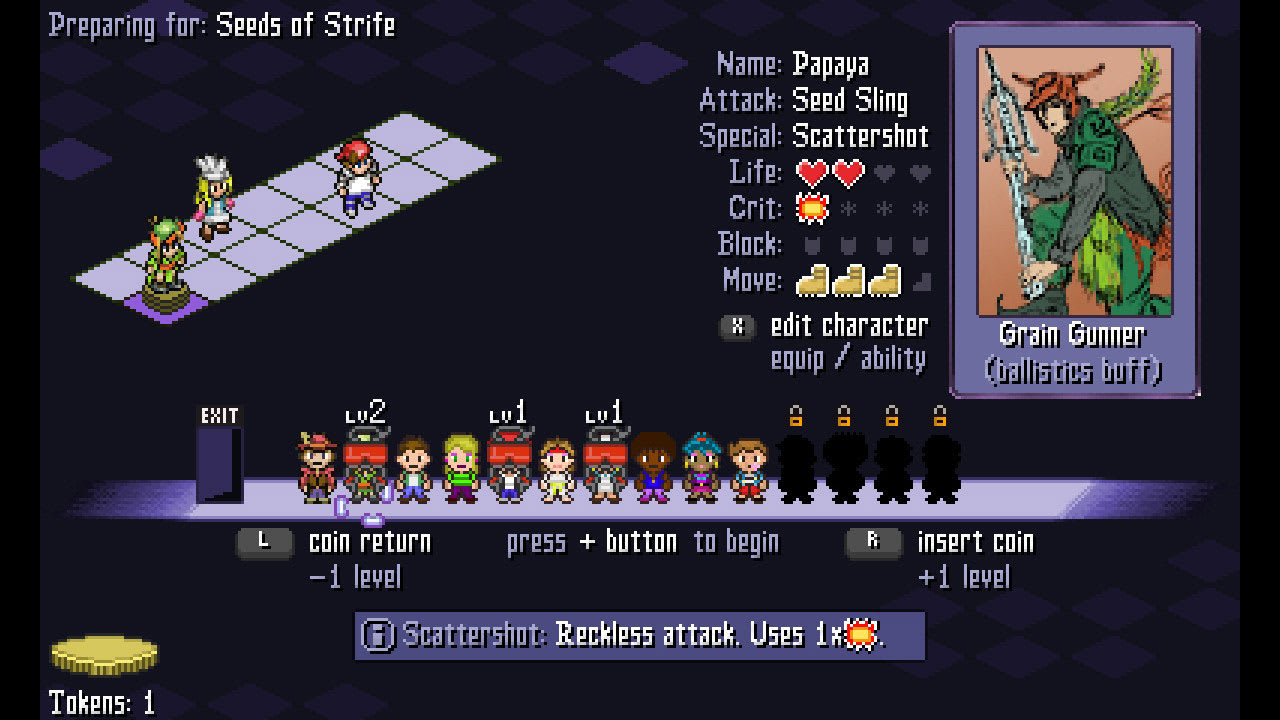Screen dimensions: 1280x720
Task: Click the padlock above the first locked slot
Action: pos(795,416)
